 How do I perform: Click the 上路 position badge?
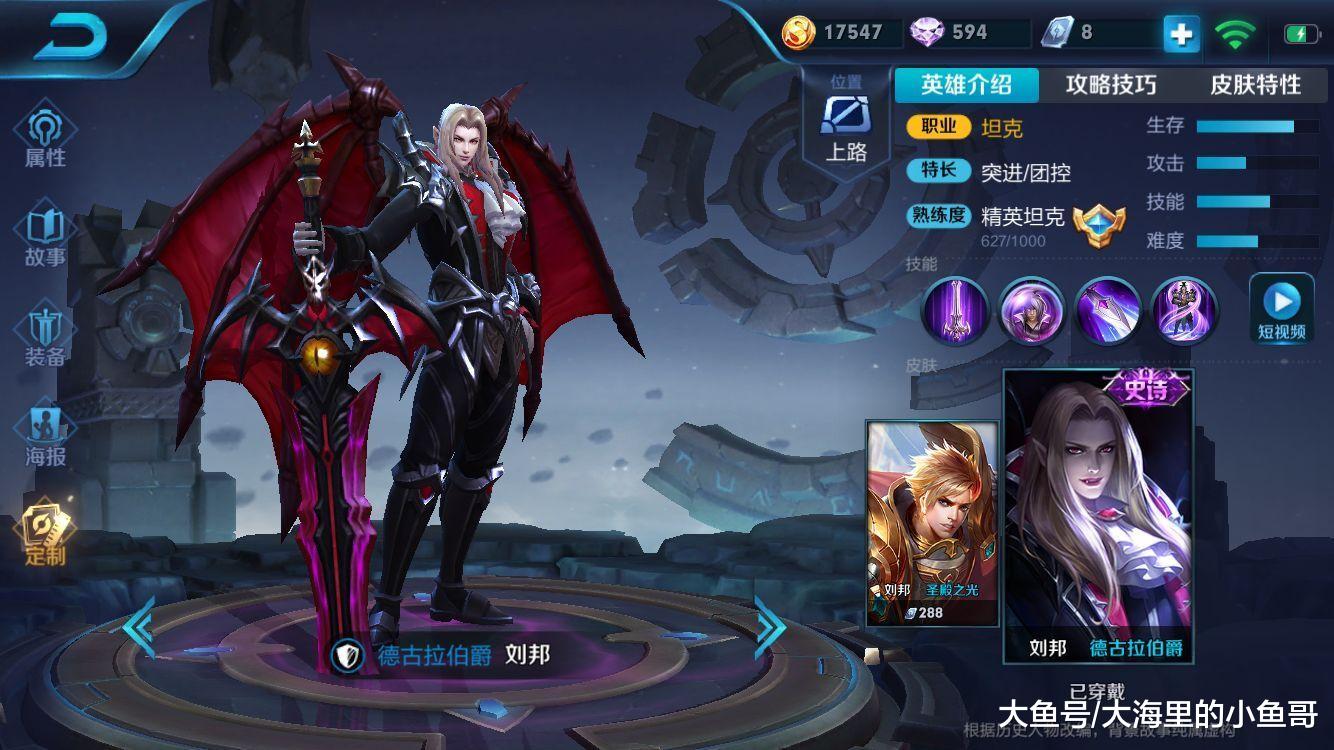click(x=845, y=122)
